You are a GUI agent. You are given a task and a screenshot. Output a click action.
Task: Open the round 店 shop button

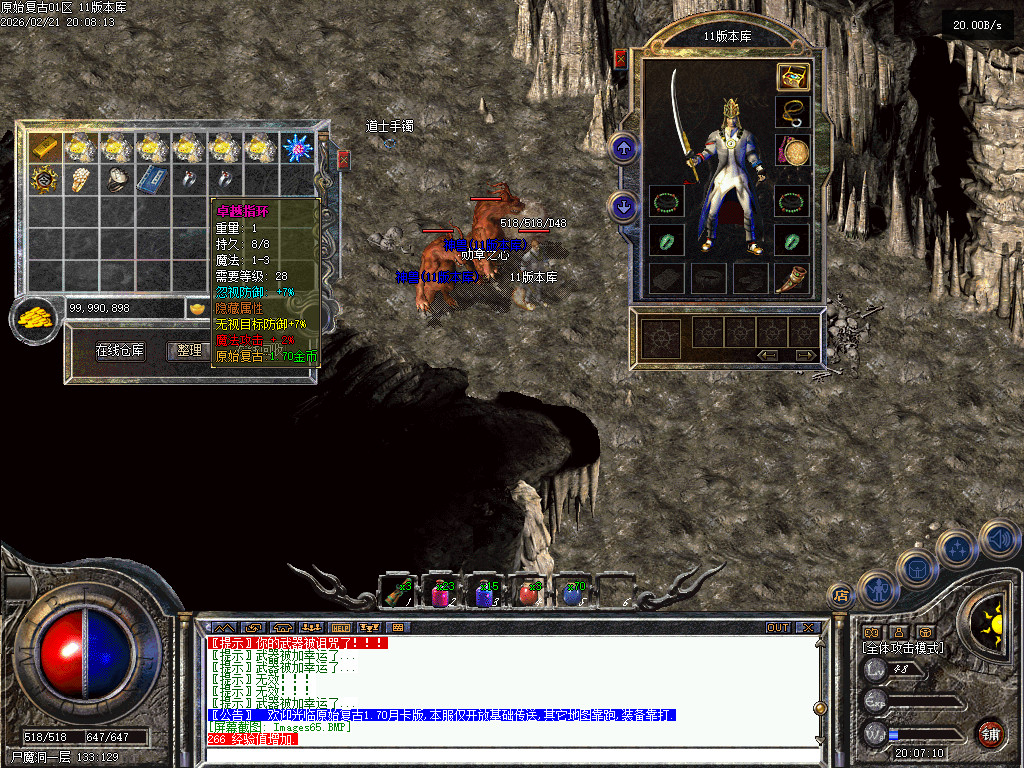[x=840, y=596]
